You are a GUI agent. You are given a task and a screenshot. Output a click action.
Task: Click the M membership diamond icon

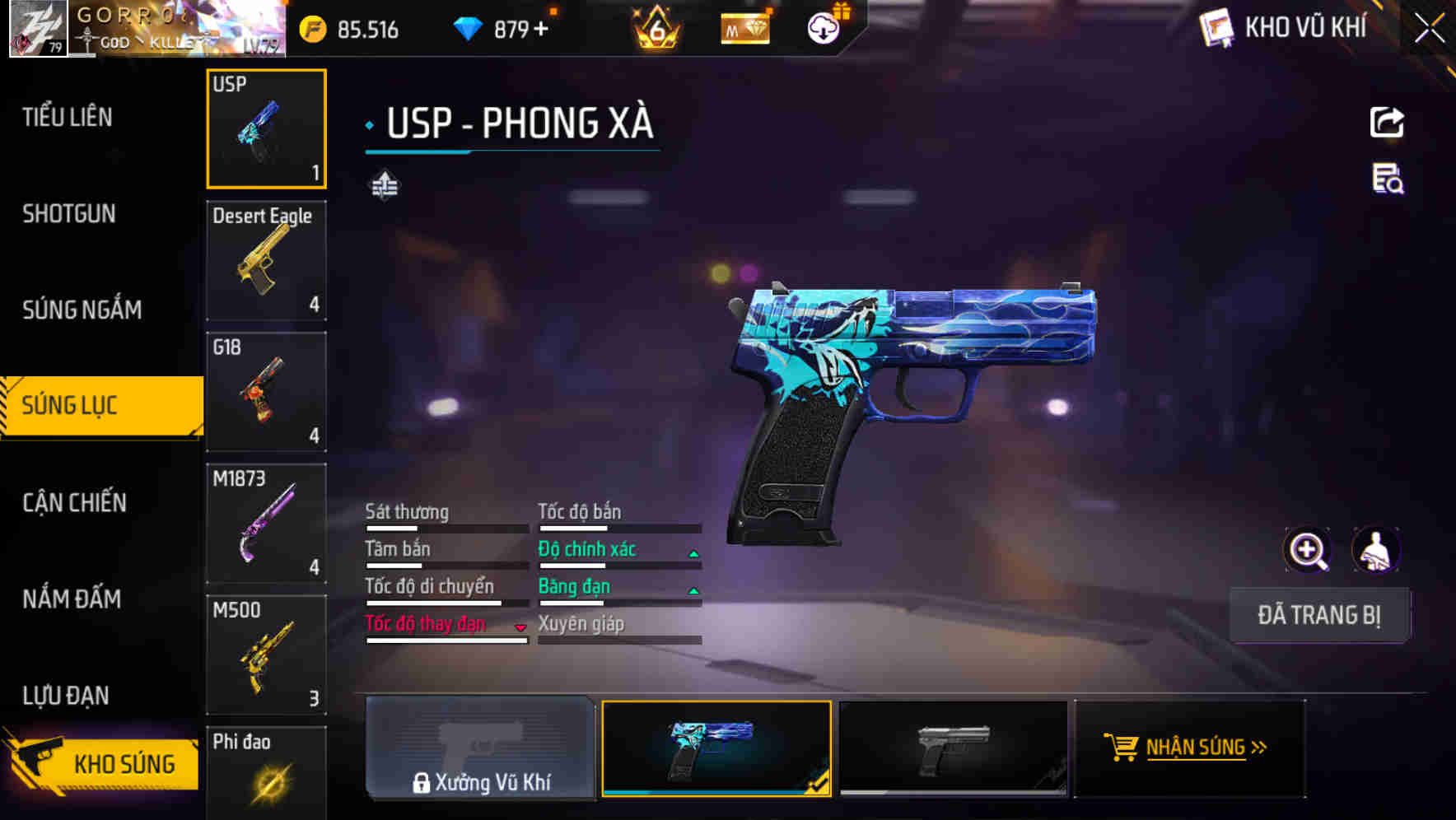(744, 27)
